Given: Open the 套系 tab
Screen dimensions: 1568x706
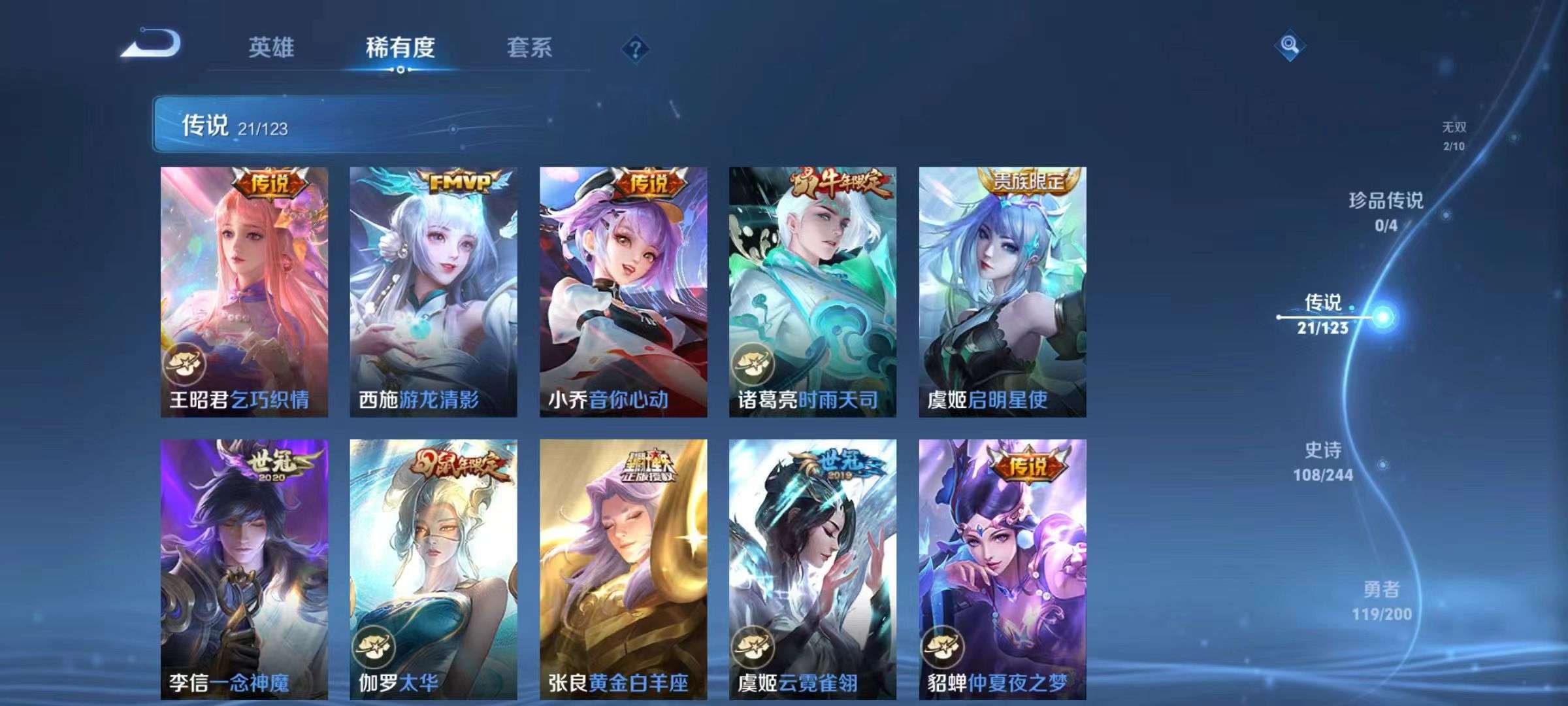Looking at the screenshot, I should (529, 48).
